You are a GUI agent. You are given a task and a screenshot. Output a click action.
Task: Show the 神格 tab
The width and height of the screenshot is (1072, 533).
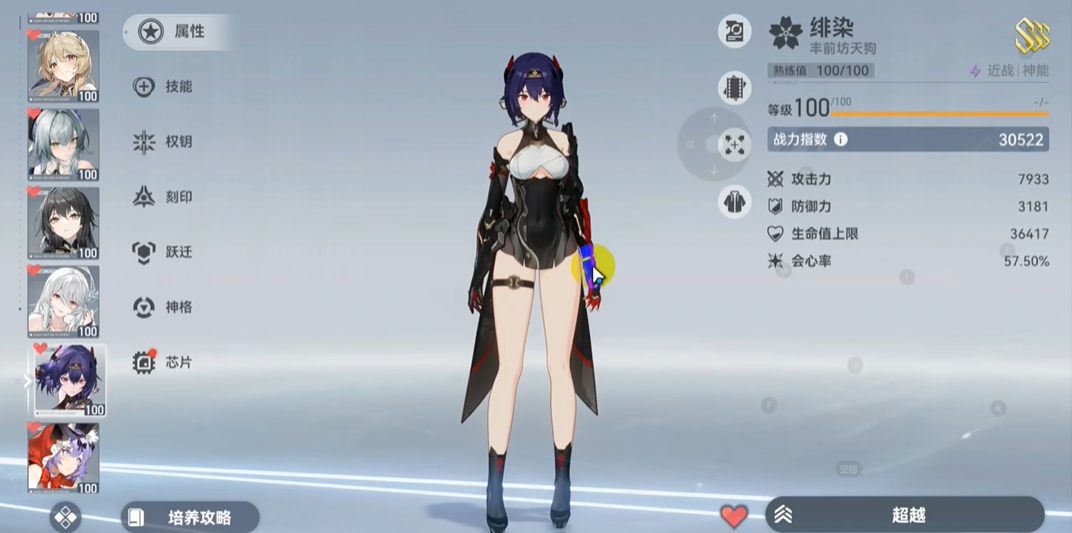163,307
